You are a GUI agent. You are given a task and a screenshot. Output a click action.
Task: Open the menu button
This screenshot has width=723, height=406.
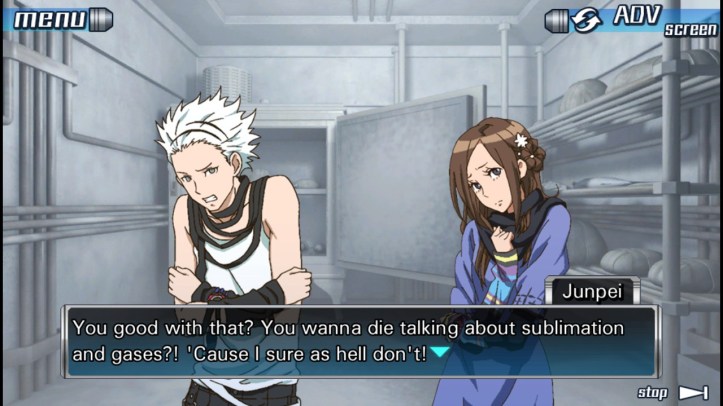(57, 18)
